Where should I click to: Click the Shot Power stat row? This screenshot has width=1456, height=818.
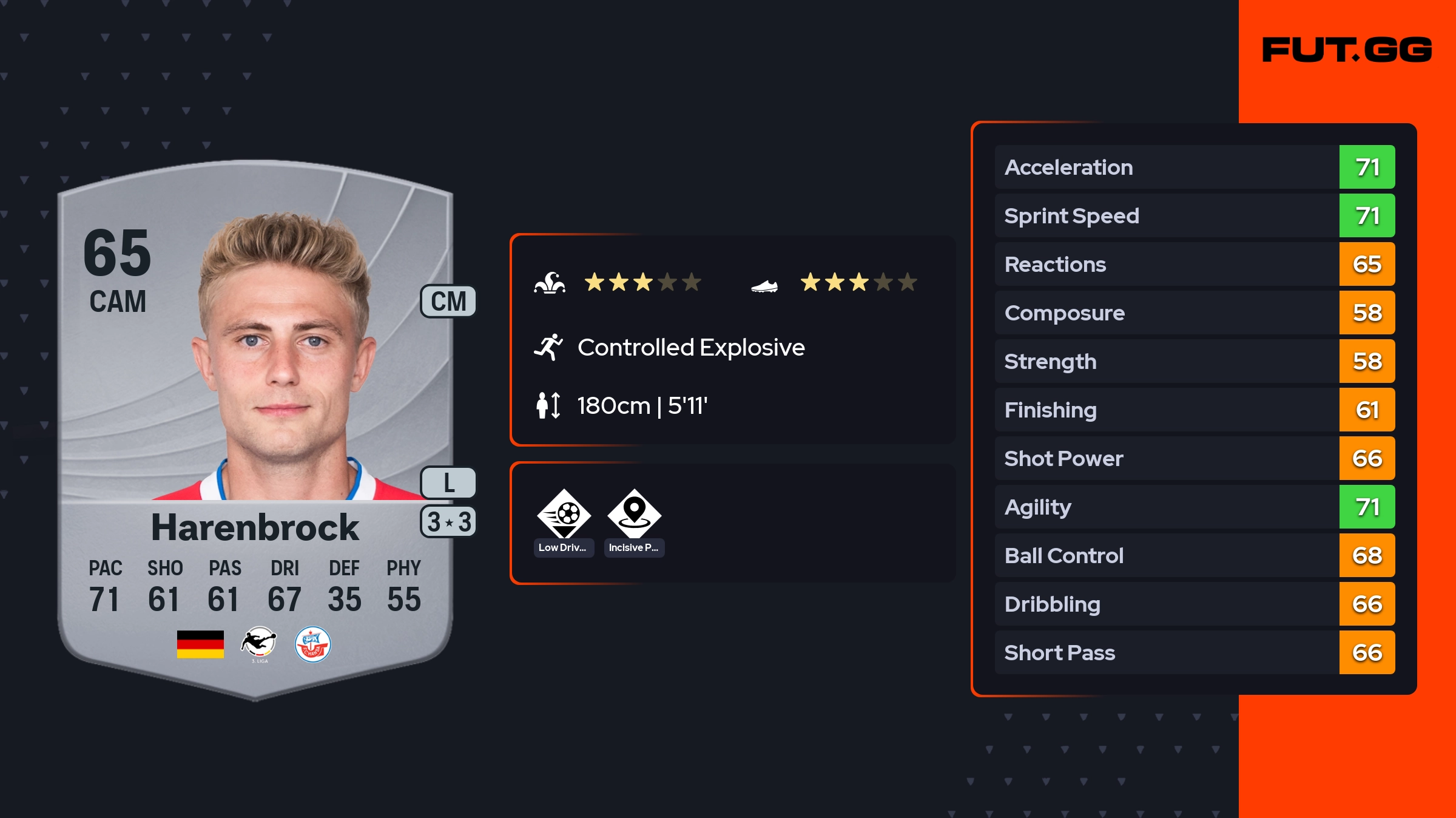click(1194, 459)
